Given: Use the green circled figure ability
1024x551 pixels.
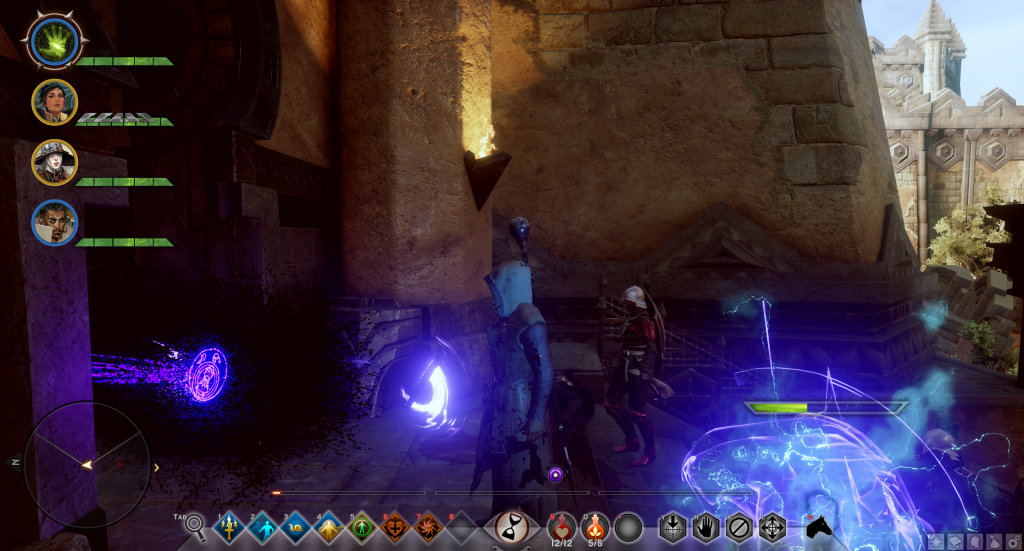Looking at the screenshot, I should pos(362,526).
